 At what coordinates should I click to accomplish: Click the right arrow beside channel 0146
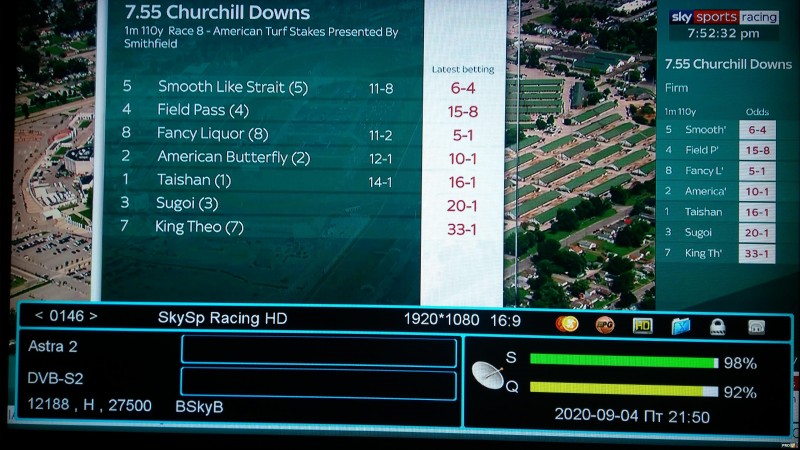[x=93, y=317]
